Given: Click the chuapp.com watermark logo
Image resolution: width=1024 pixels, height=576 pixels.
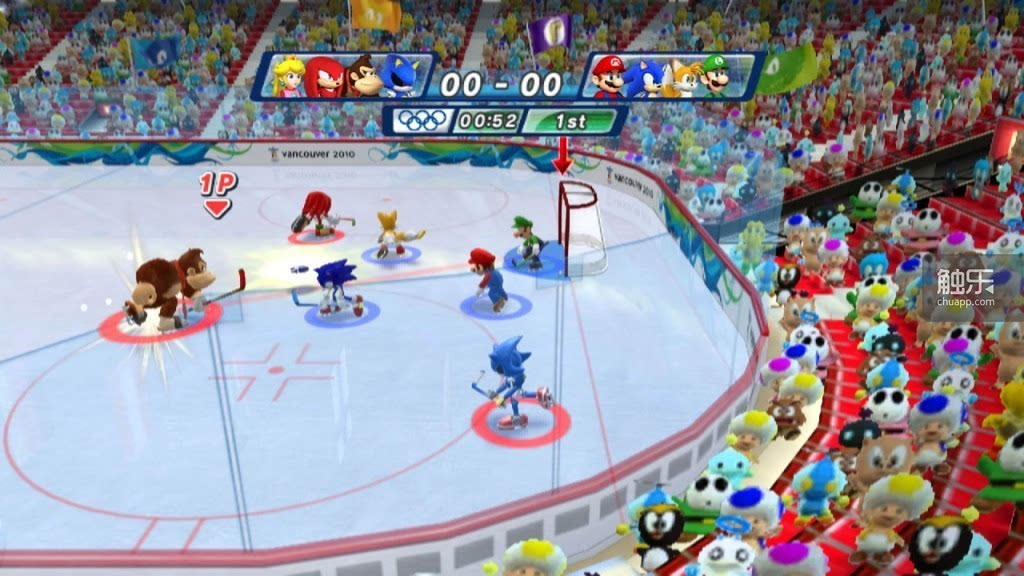Looking at the screenshot, I should pos(964,280).
